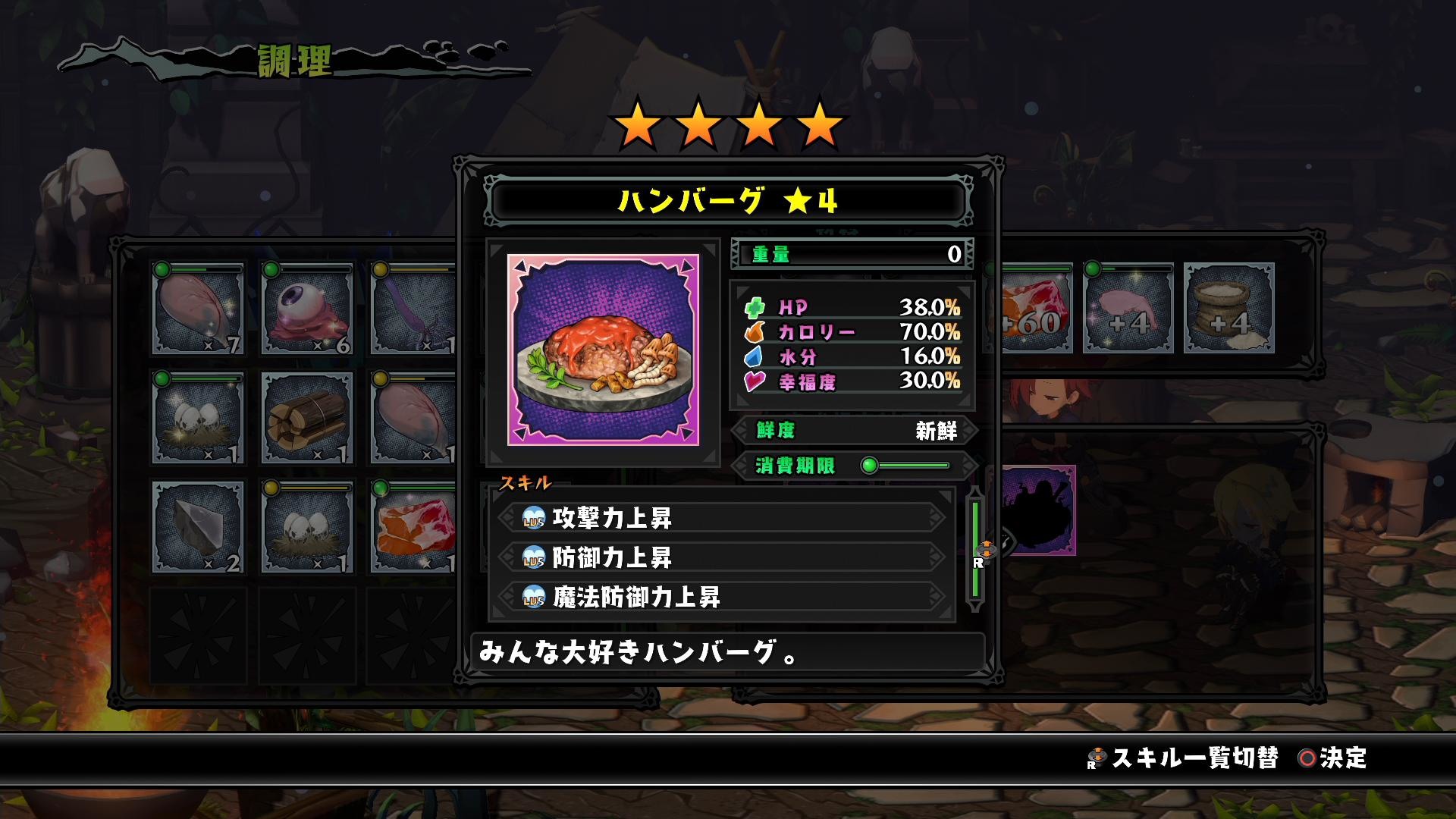Screen dimensions: 1456x819
Task: Click the 魔法防御力上昇 skill row
Action: point(720,598)
